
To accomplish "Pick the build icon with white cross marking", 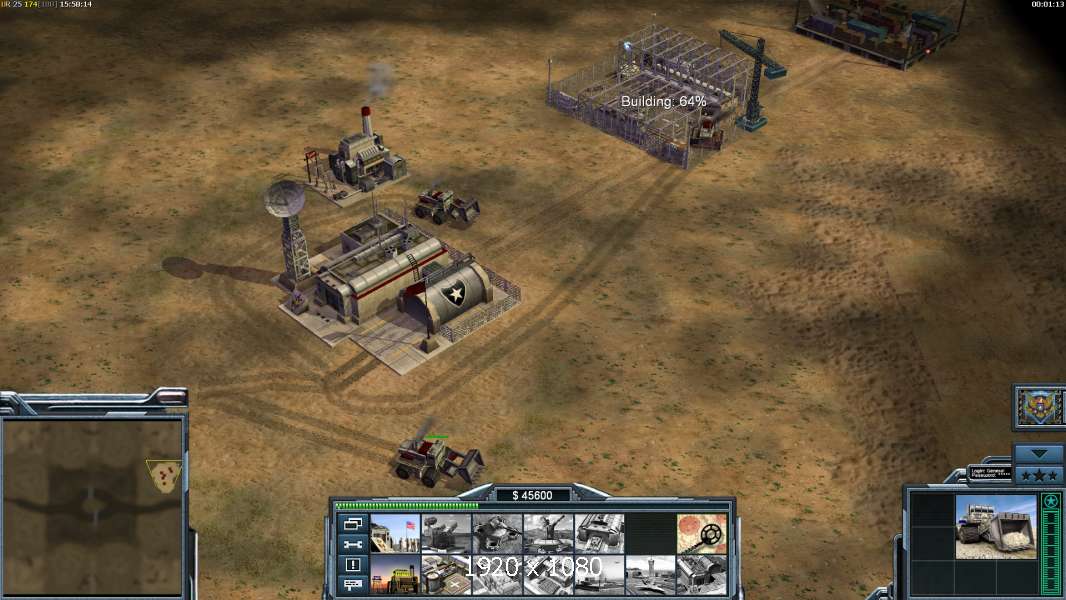I will [446, 575].
